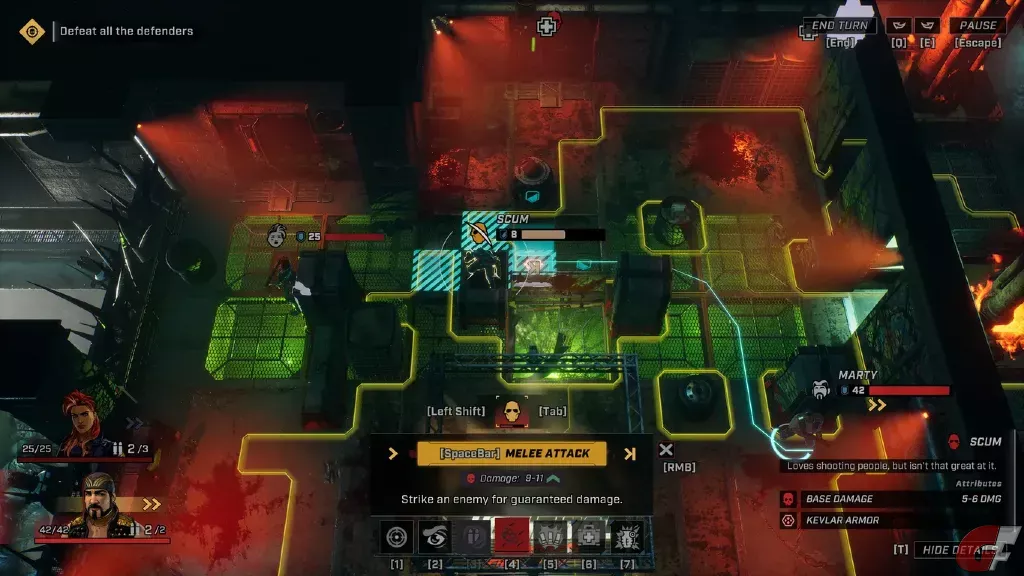Activate the armored vest ability
The height and width of the screenshot is (576, 1024).
pos(550,538)
